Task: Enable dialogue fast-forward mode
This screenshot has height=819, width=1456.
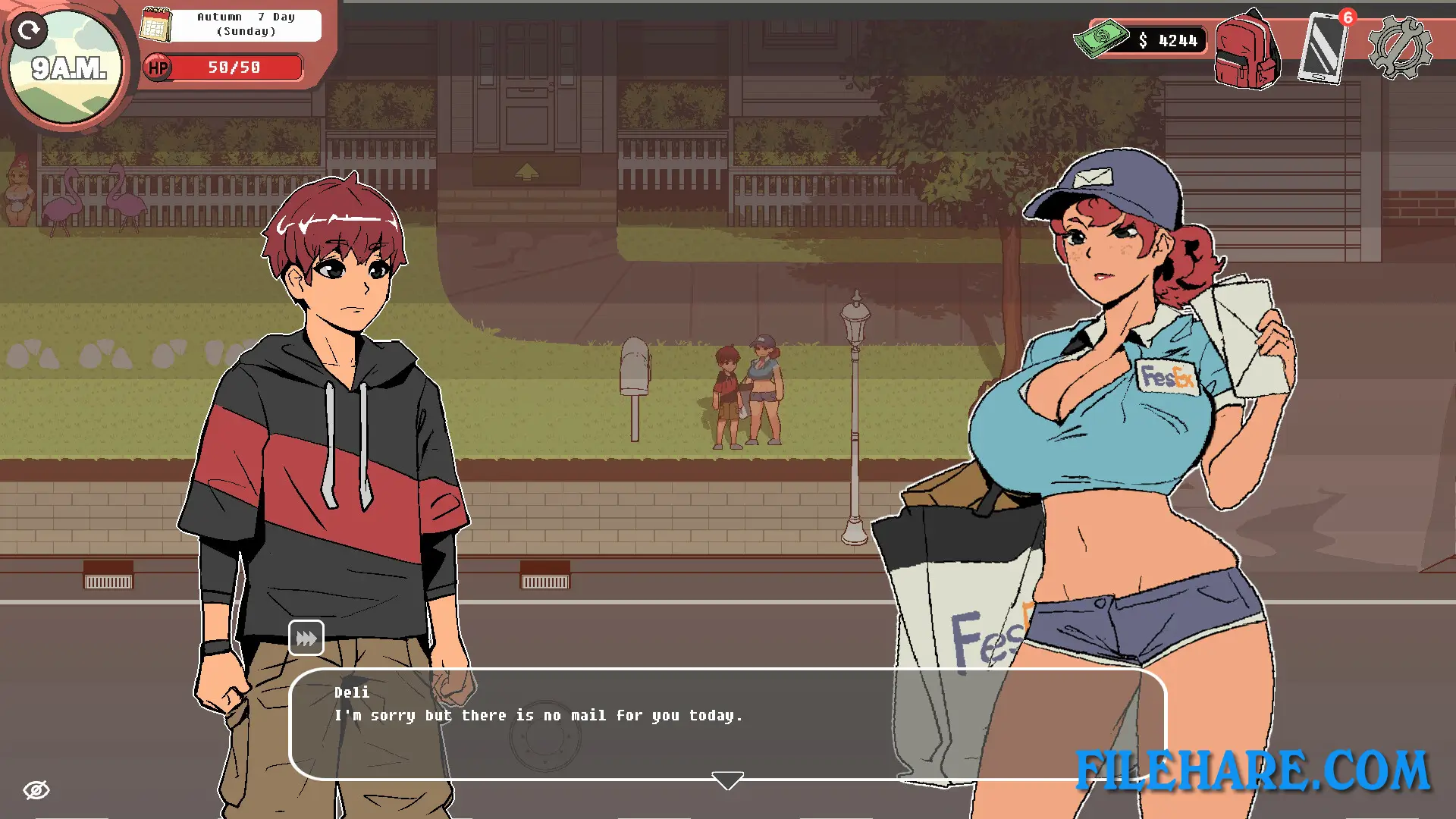Action: [x=306, y=638]
